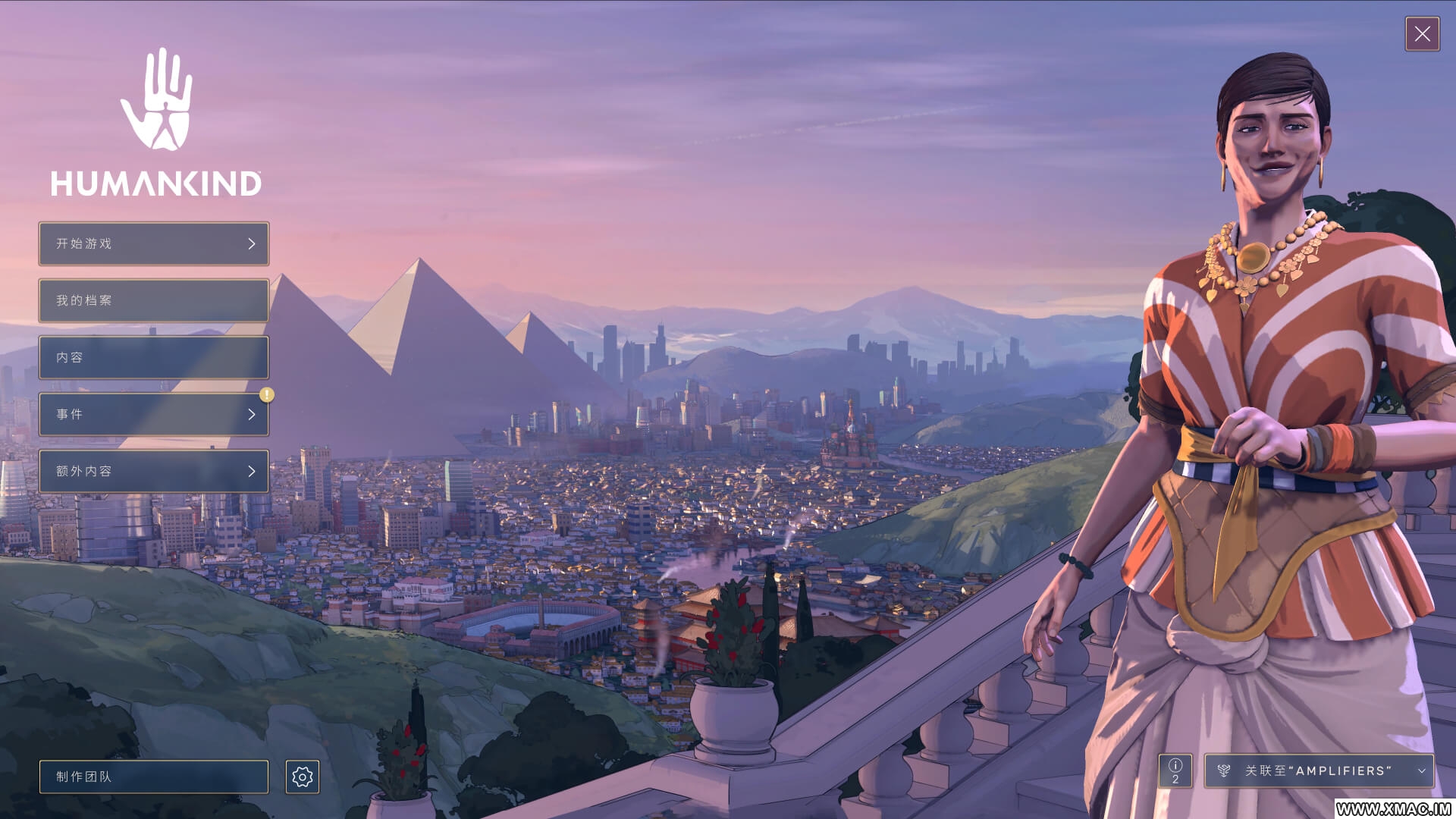Open 额外内容 (Extra Content) menu

click(154, 471)
